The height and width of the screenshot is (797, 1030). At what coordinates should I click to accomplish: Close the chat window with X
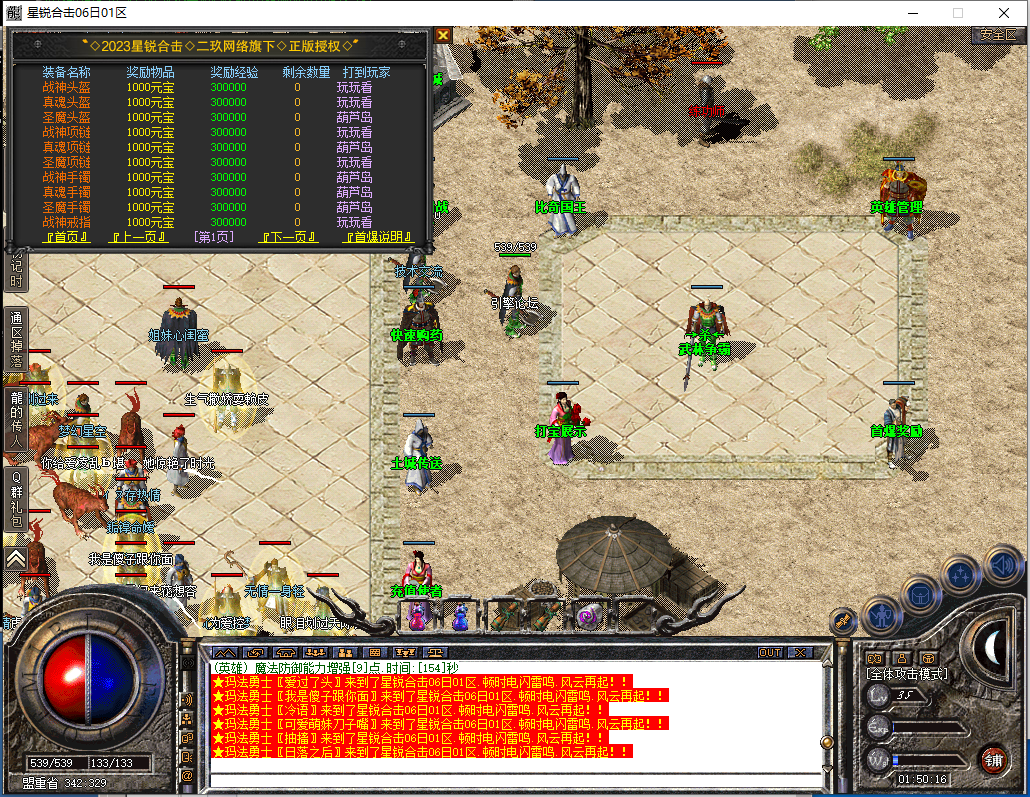[800, 652]
